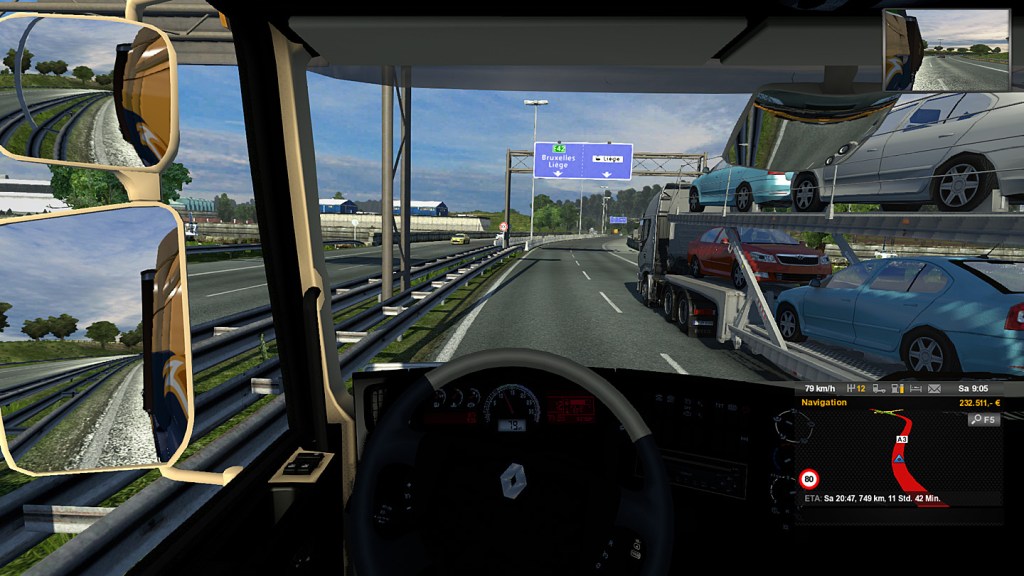The height and width of the screenshot is (576, 1024).
Task: Select the Navigation panel title
Action: [x=825, y=402]
